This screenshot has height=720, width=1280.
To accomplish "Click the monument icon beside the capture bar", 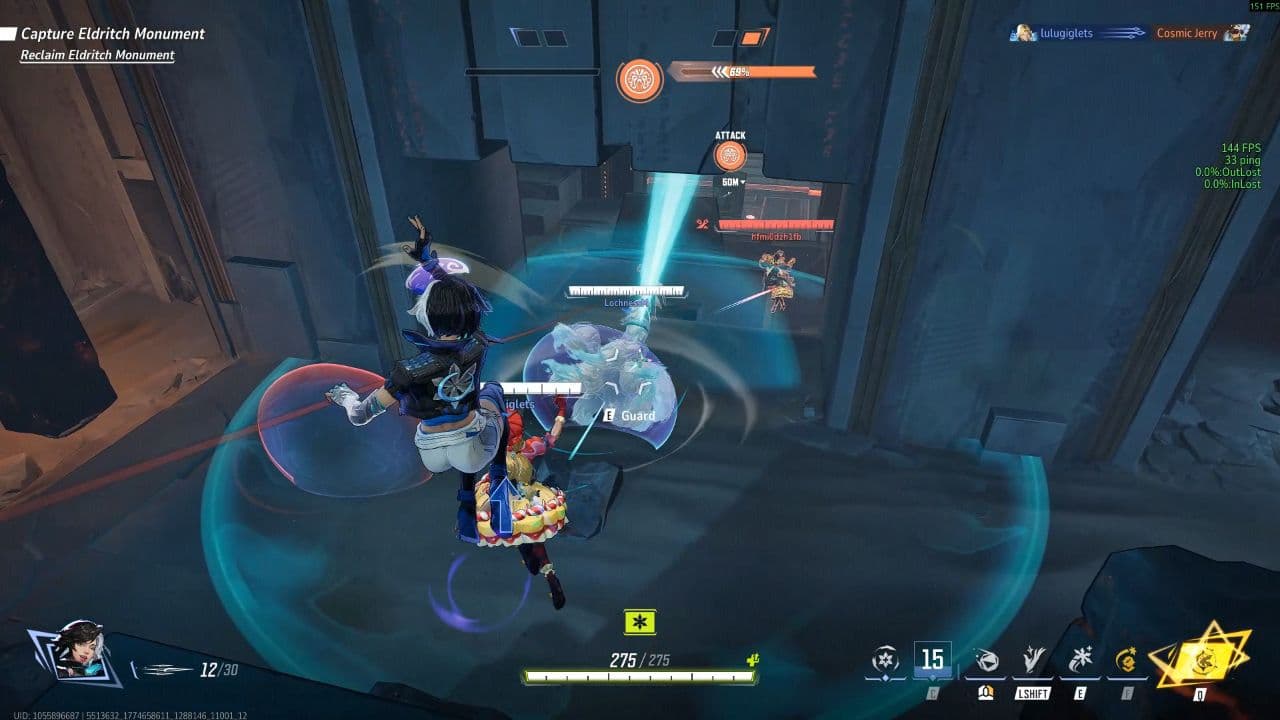I will click(639, 78).
